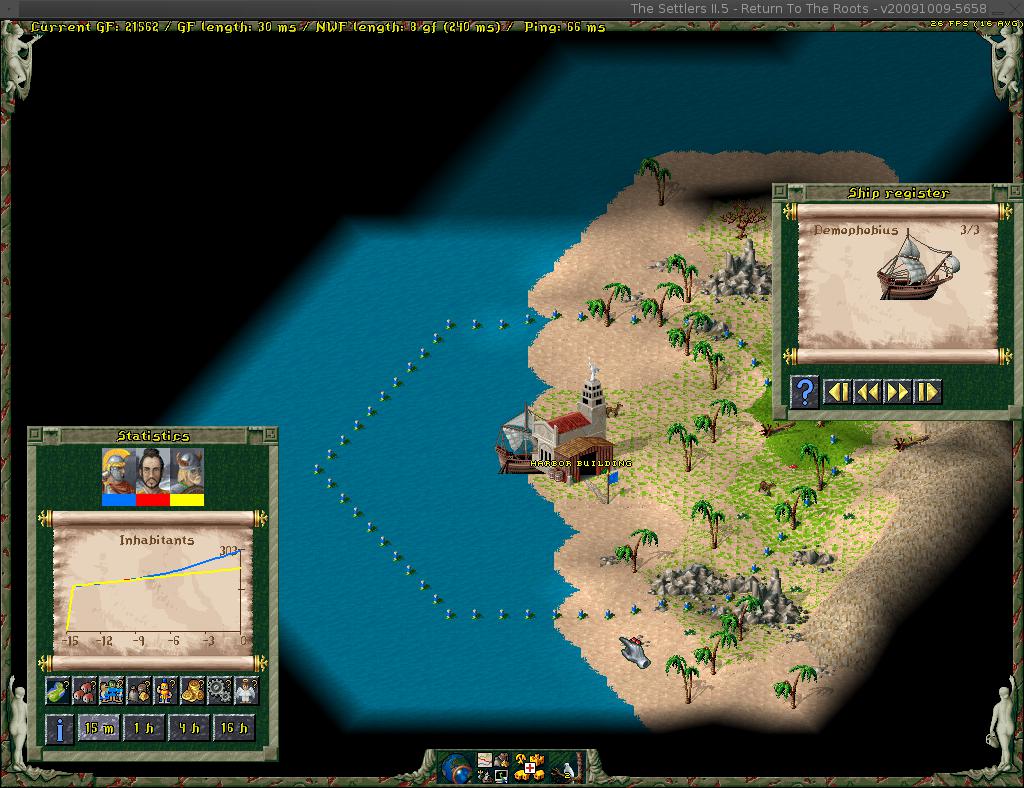Choose the 16 h time range
Image resolution: width=1024 pixels, height=788 pixels.
pyautogui.click(x=233, y=728)
